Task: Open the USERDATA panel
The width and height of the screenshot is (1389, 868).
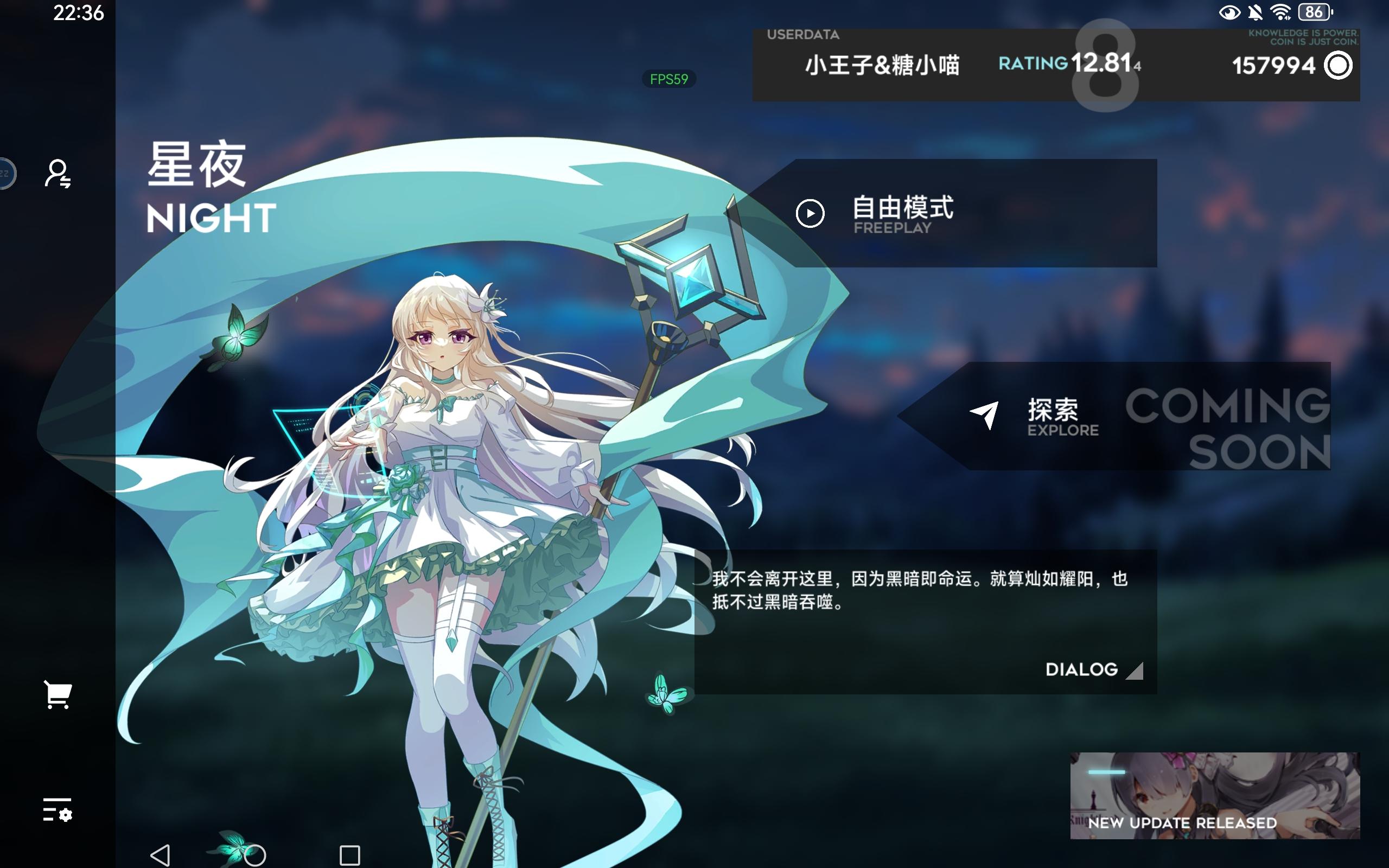Action: point(803,34)
